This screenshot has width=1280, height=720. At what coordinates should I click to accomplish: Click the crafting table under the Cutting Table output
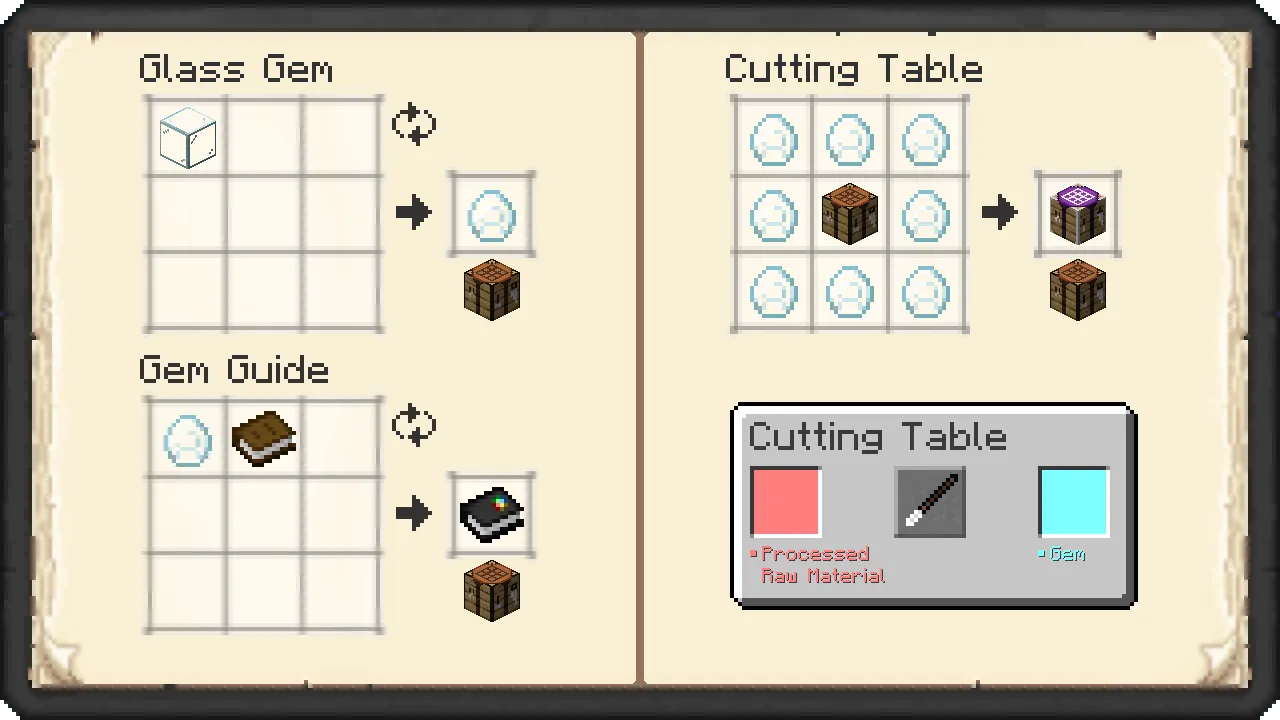(1077, 290)
